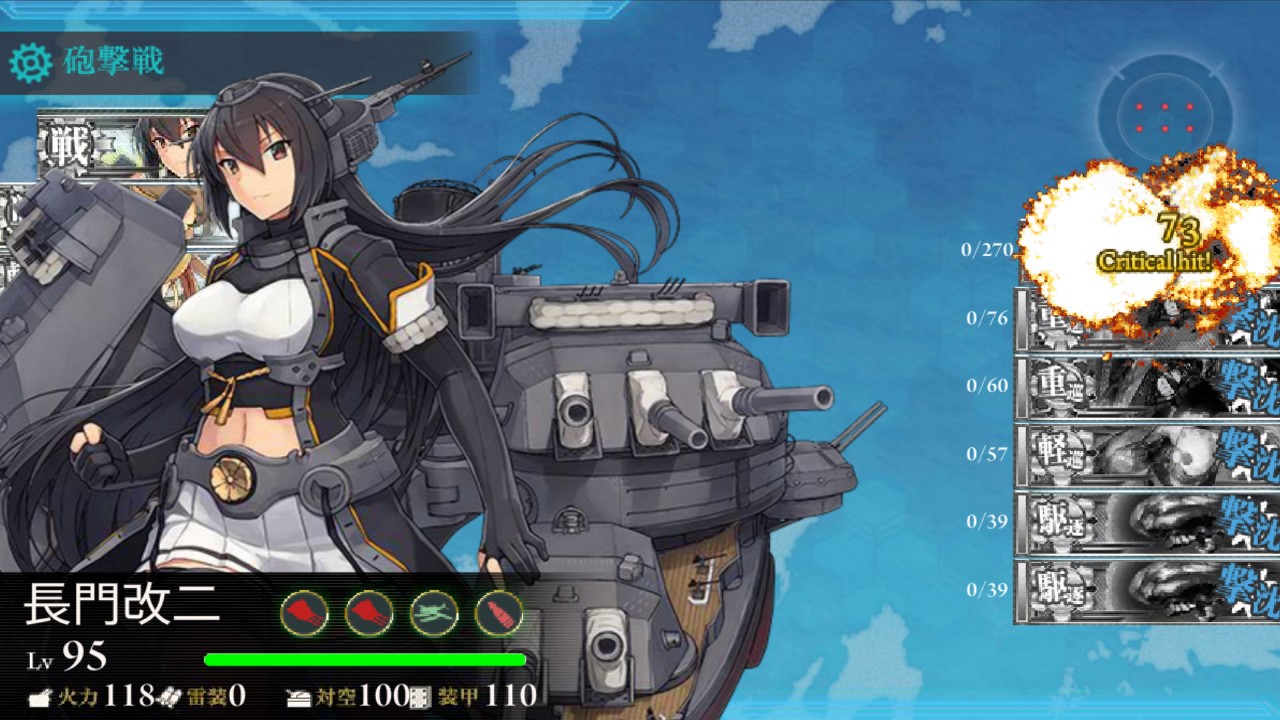Click the 砲撃戦 gear icon
Viewport: 1280px width, 720px height.
(30, 63)
